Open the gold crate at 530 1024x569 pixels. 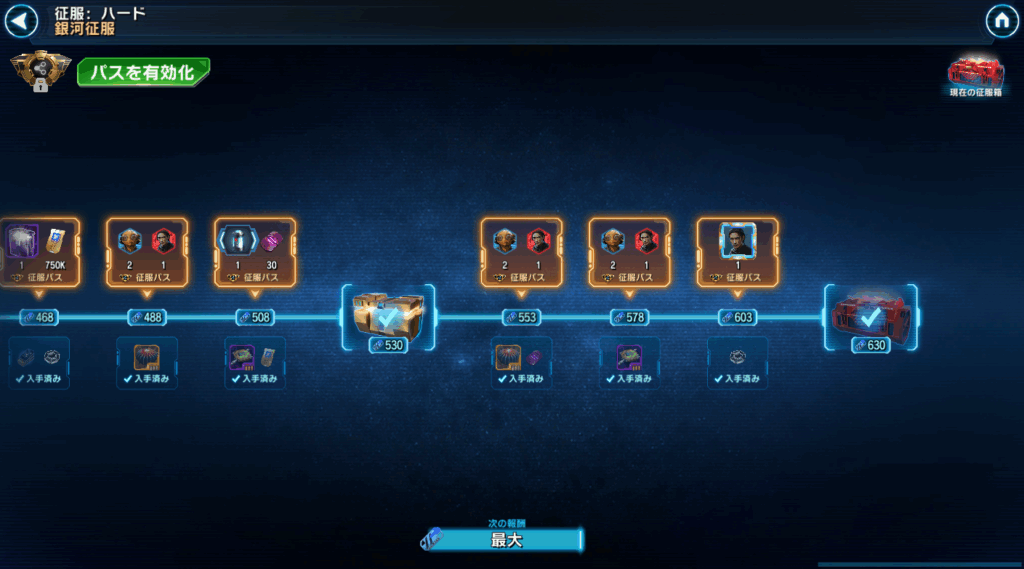pos(389,318)
